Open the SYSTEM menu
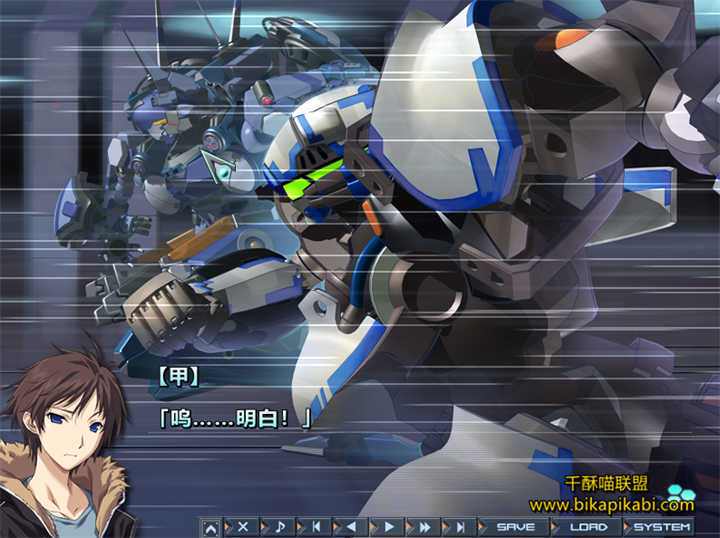The image size is (720, 538). 661,526
